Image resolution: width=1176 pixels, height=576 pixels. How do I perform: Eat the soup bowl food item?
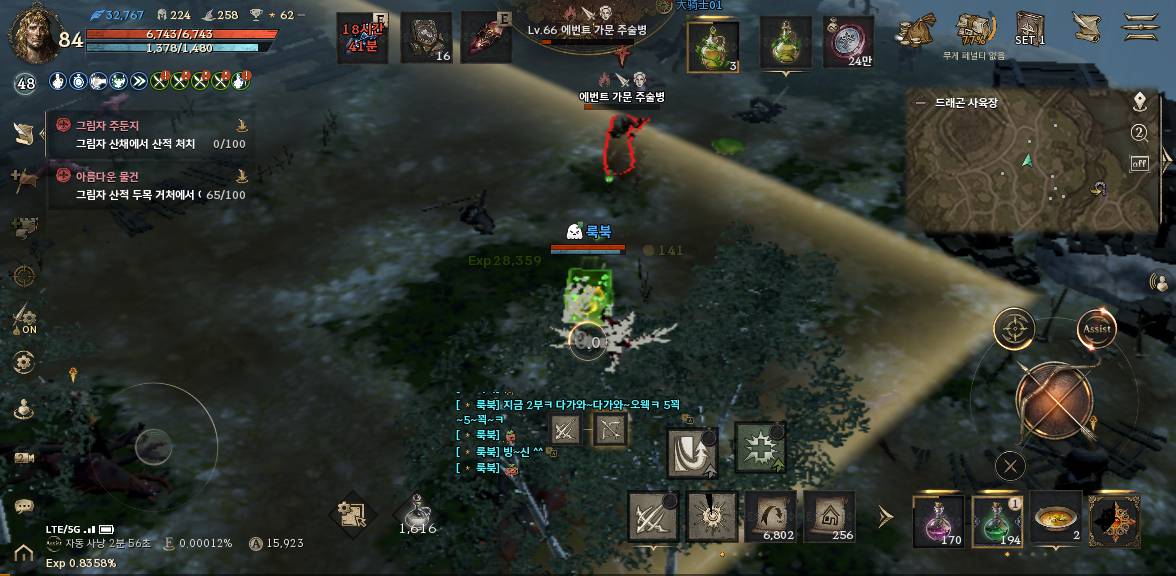(1056, 519)
